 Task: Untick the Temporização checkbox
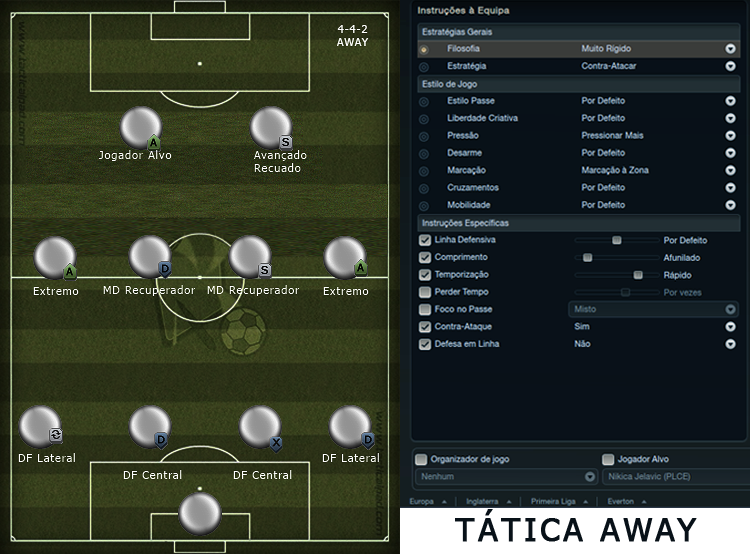click(x=425, y=274)
